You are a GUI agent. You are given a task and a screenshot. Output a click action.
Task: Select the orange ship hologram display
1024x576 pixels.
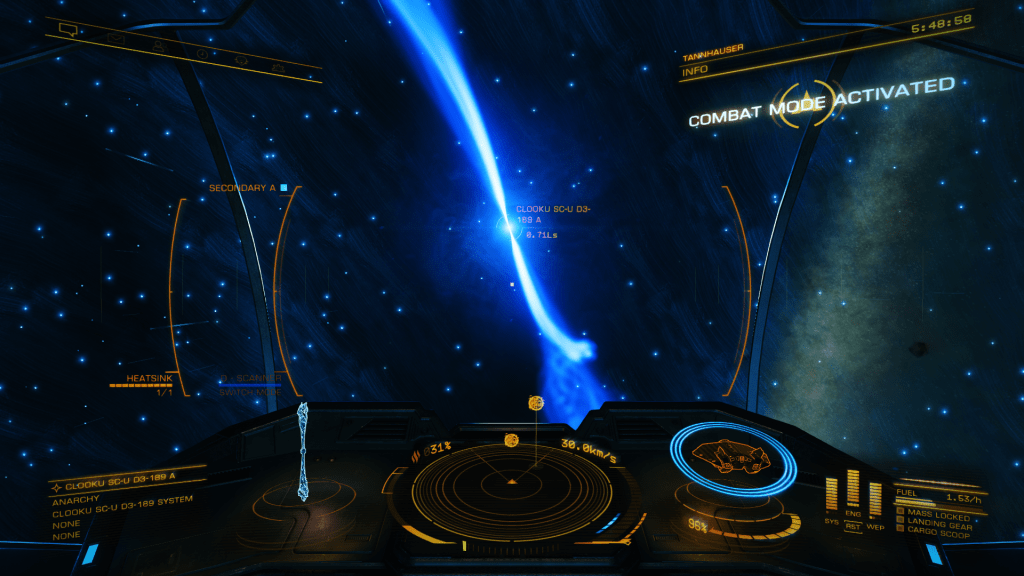[x=732, y=457]
